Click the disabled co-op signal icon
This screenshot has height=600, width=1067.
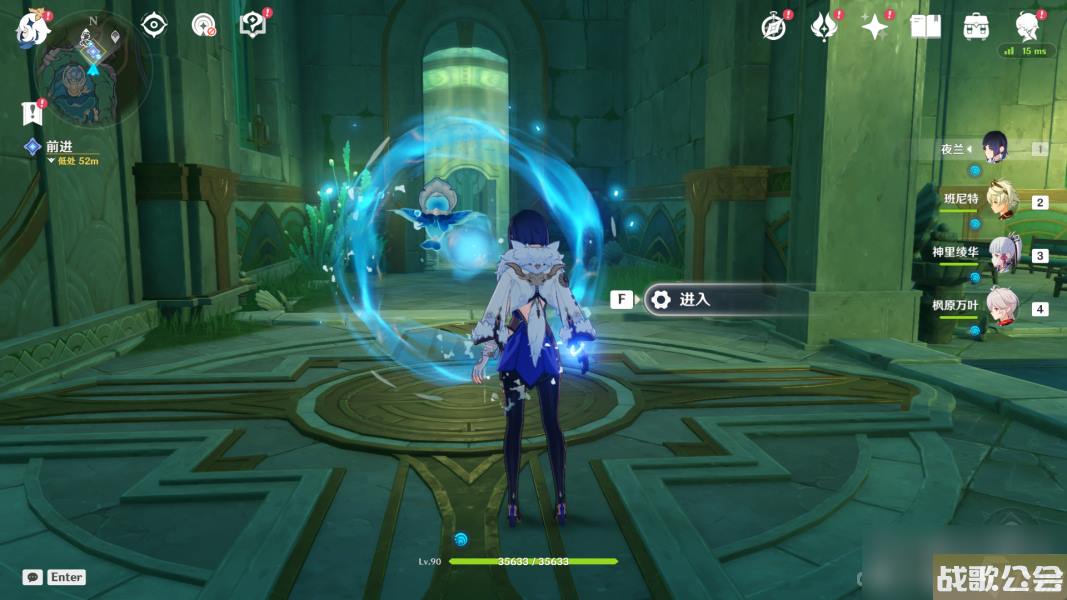[x=204, y=25]
